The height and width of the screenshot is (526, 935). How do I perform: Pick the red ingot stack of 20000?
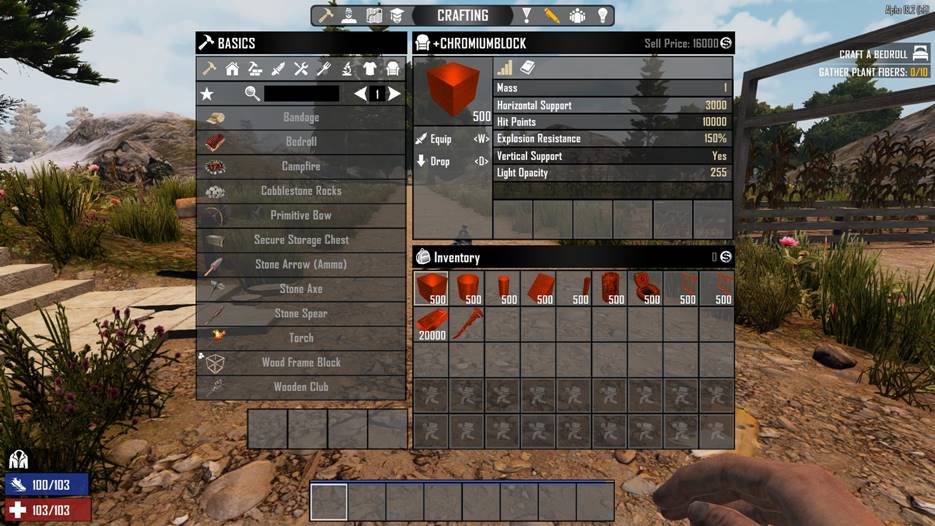[x=431, y=324]
